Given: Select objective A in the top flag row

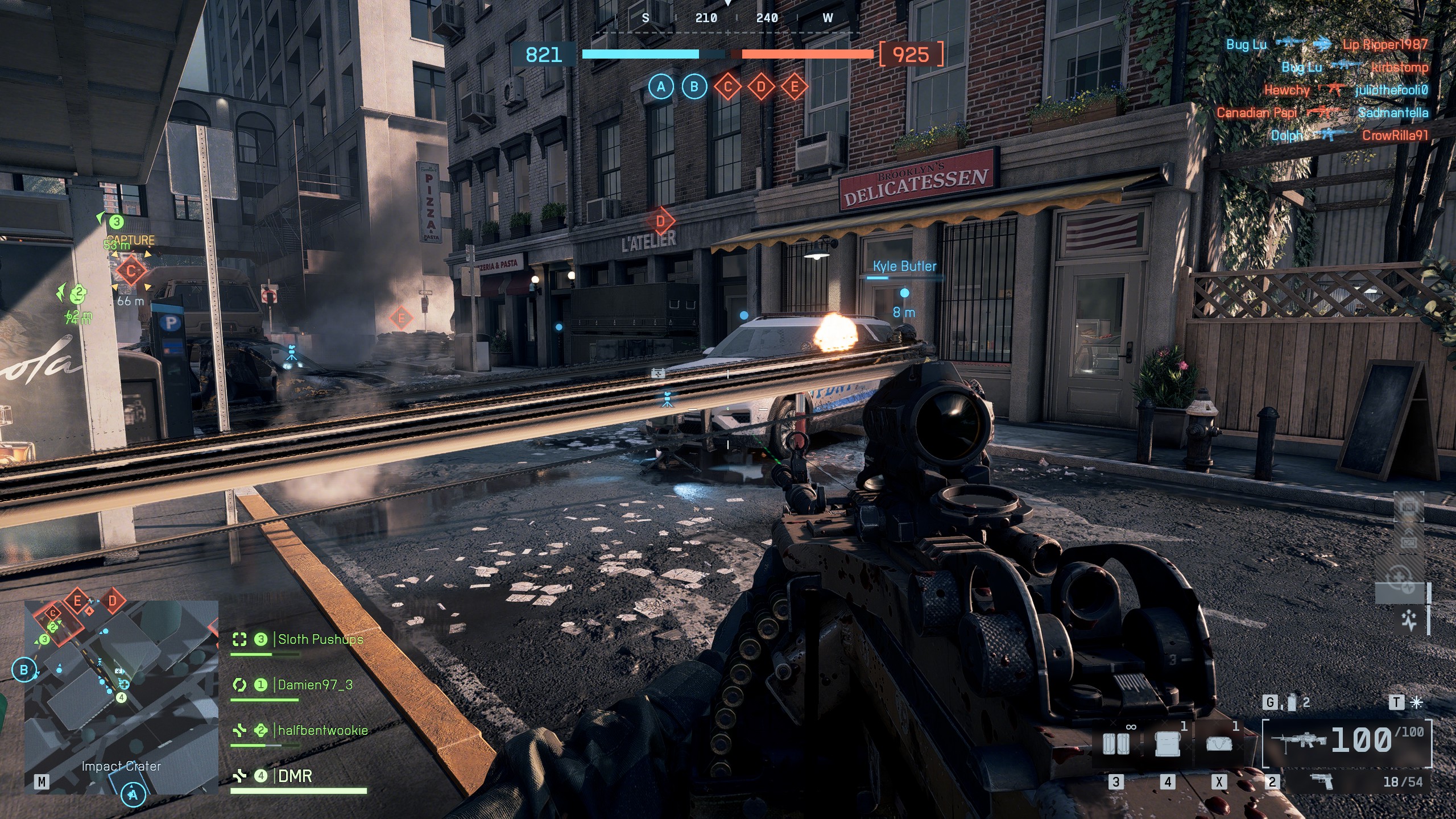Looking at the screenshot, I should 660,87.
